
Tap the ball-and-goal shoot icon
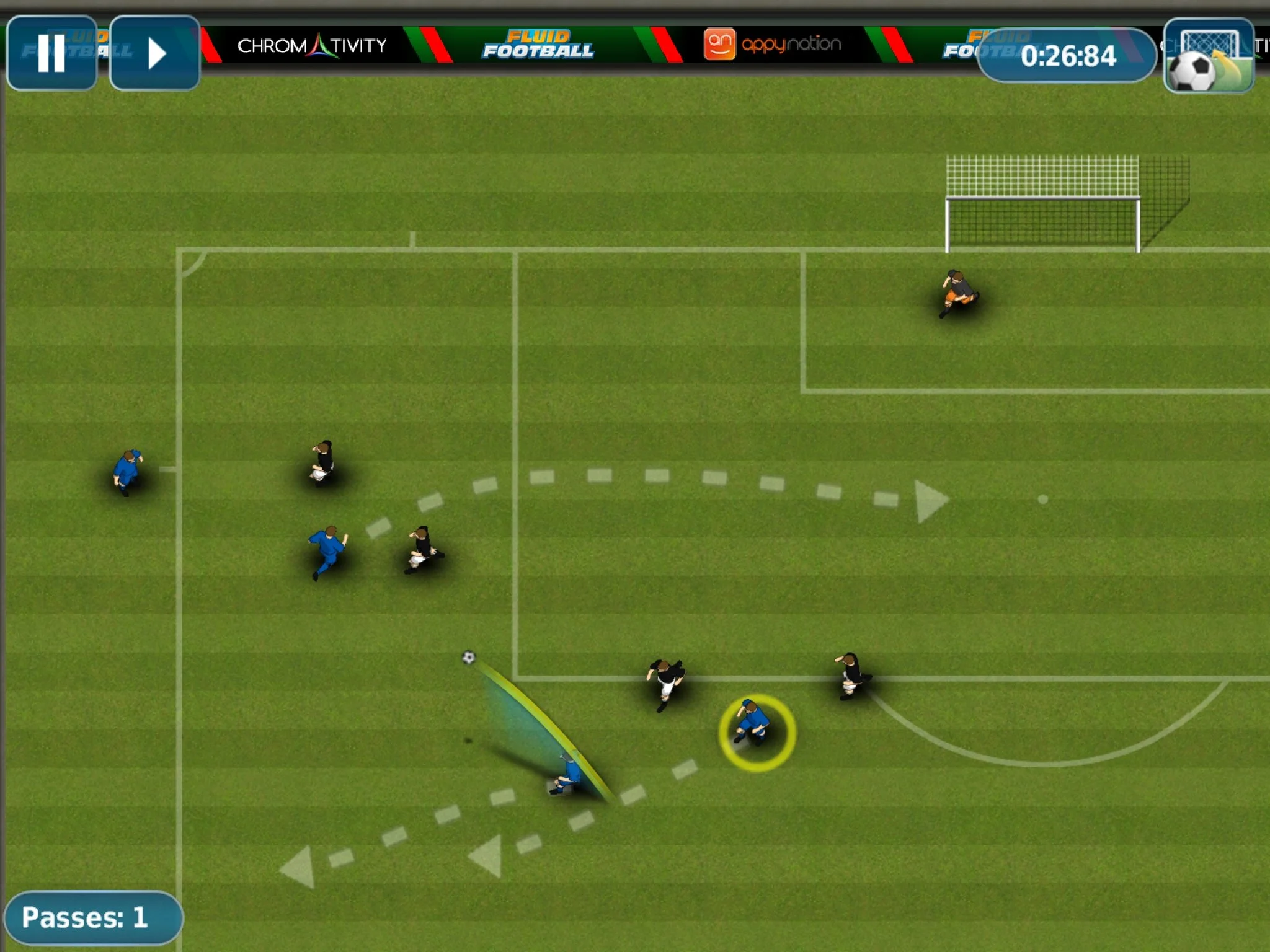pyautogui.click(x=1209, y=56)
